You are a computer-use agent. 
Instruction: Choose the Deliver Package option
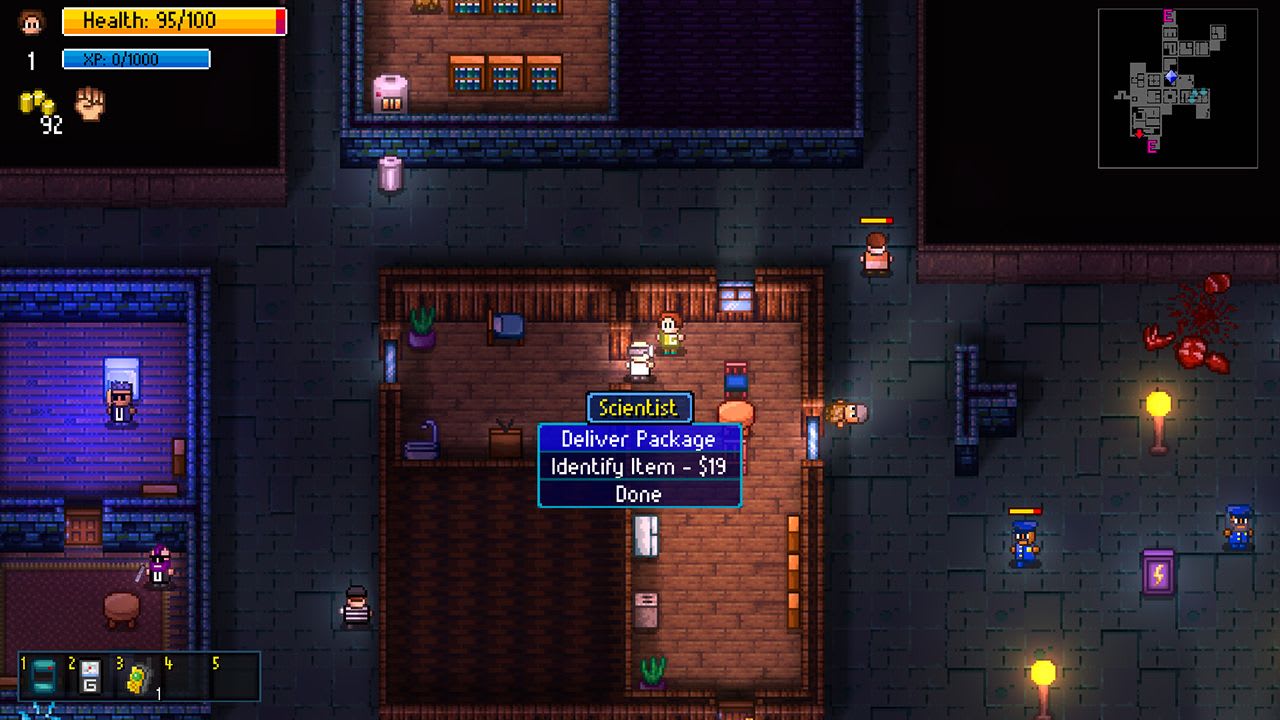(x=640, y=439)
